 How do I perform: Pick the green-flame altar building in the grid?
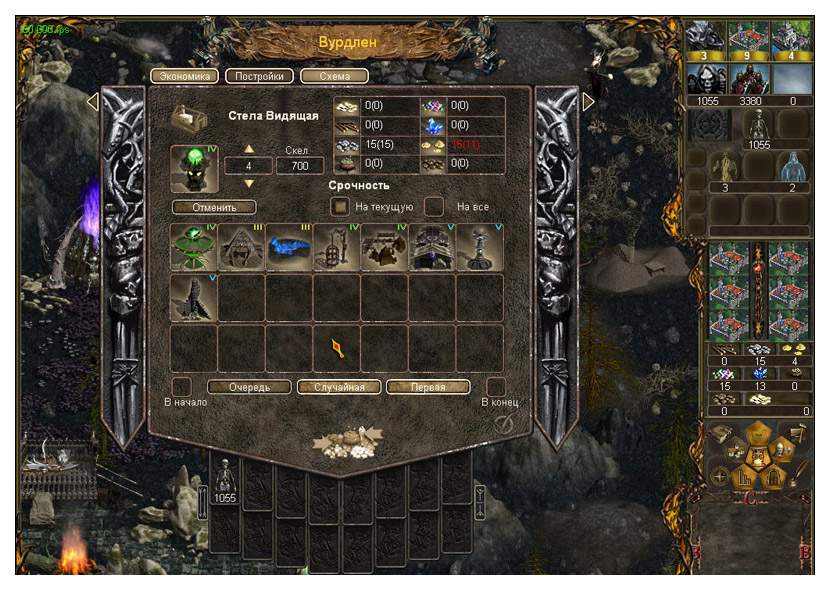(193, 248)
